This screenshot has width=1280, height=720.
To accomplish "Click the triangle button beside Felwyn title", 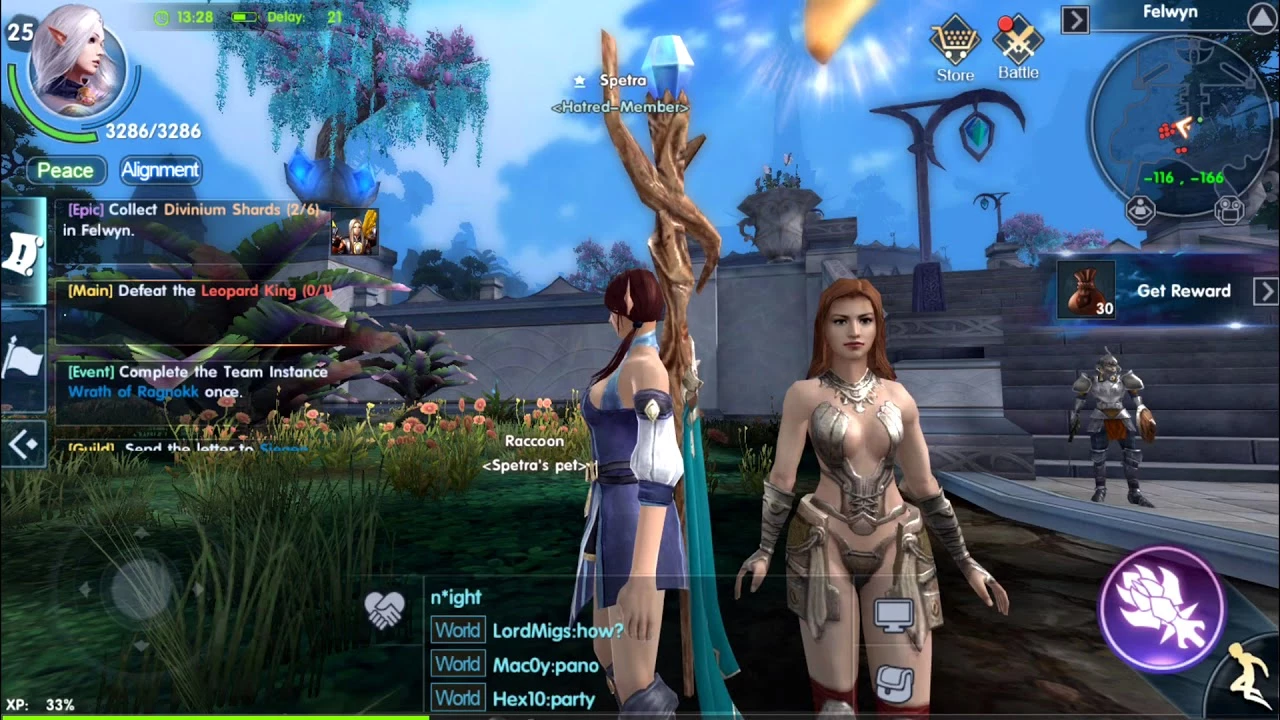I will point(1263,17).
